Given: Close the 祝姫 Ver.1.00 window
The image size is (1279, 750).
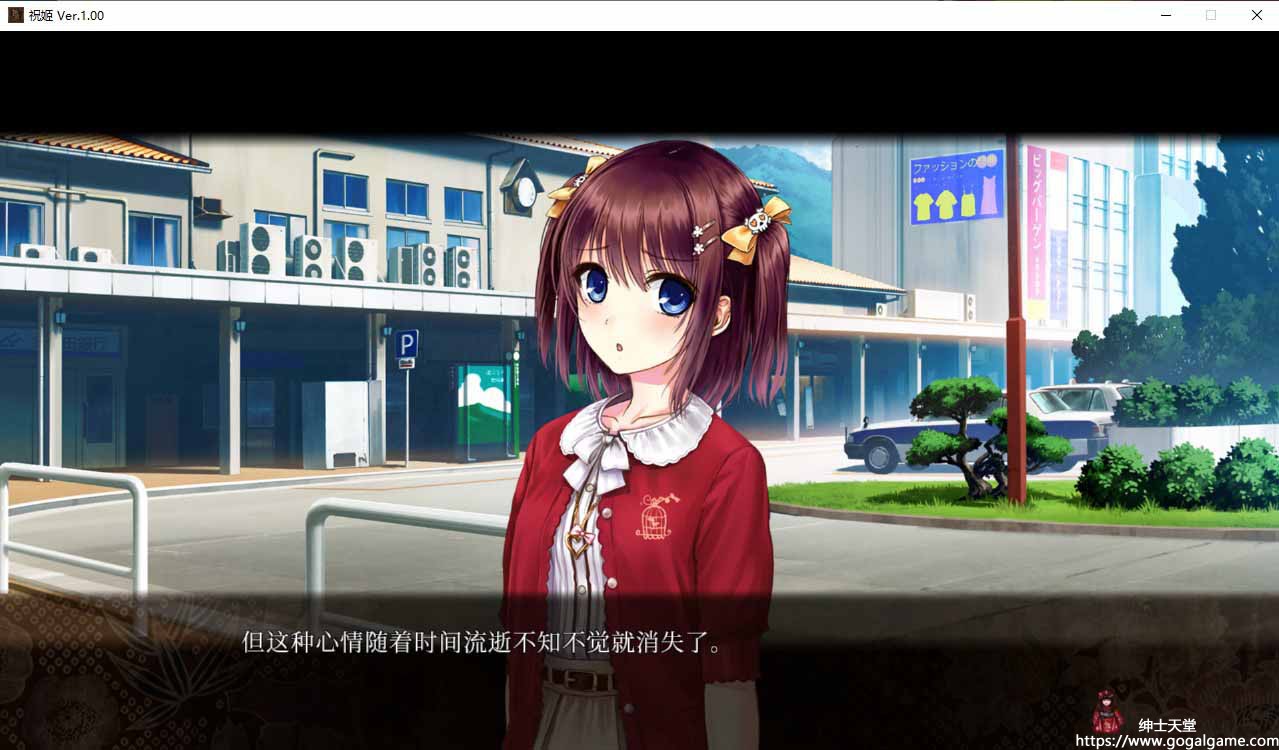Looking at the screenshot, I should point(1256,15).
